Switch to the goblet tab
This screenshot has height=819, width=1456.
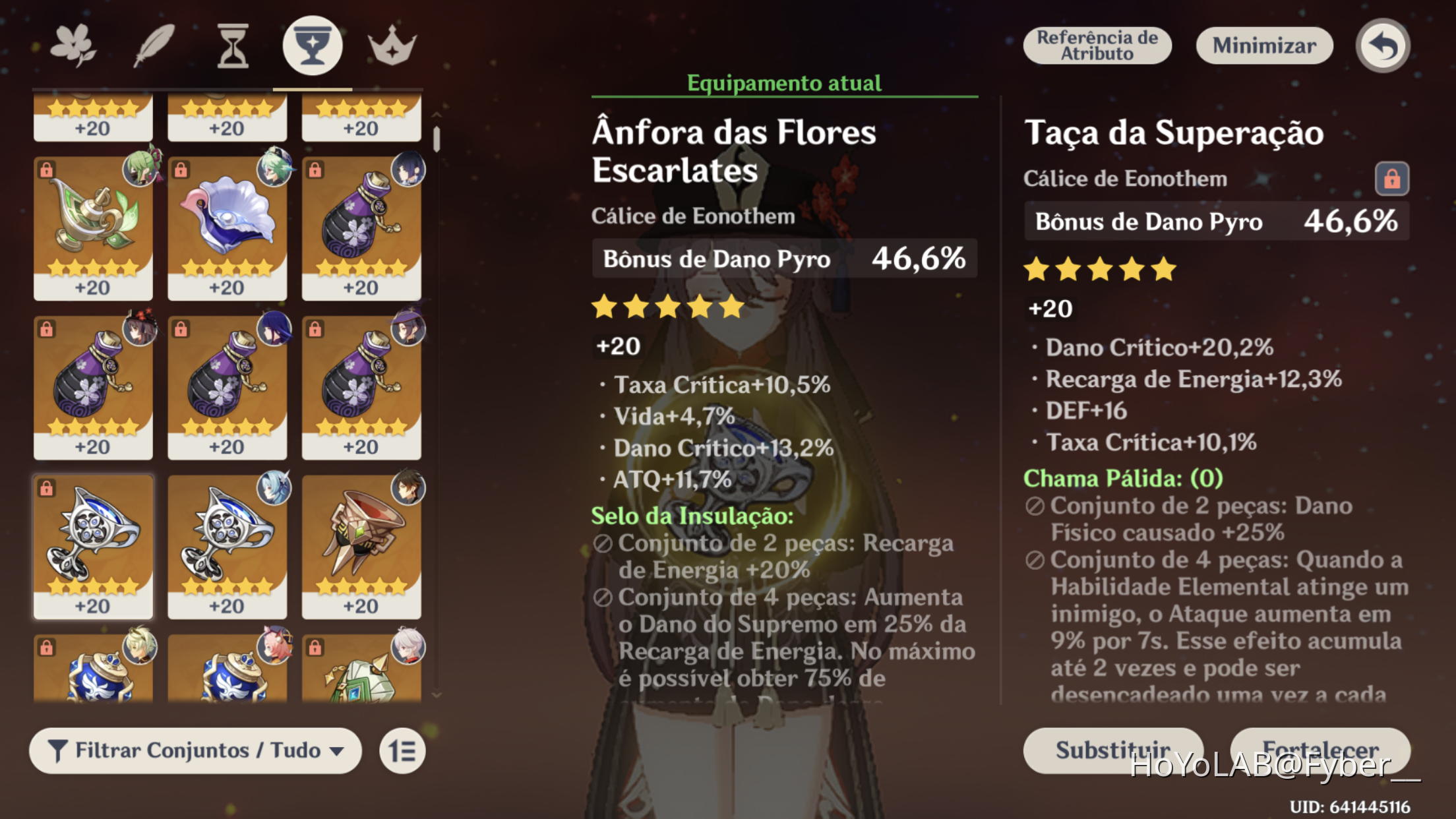311,44
